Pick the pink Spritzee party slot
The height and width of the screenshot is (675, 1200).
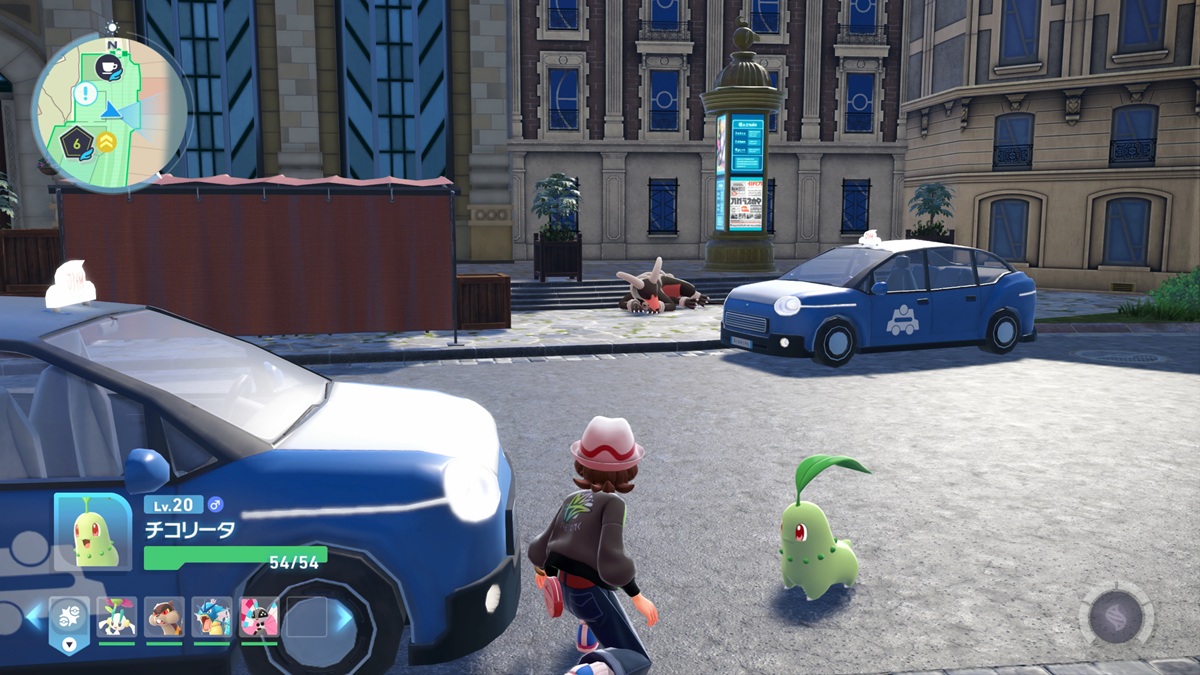coord(259,617)
